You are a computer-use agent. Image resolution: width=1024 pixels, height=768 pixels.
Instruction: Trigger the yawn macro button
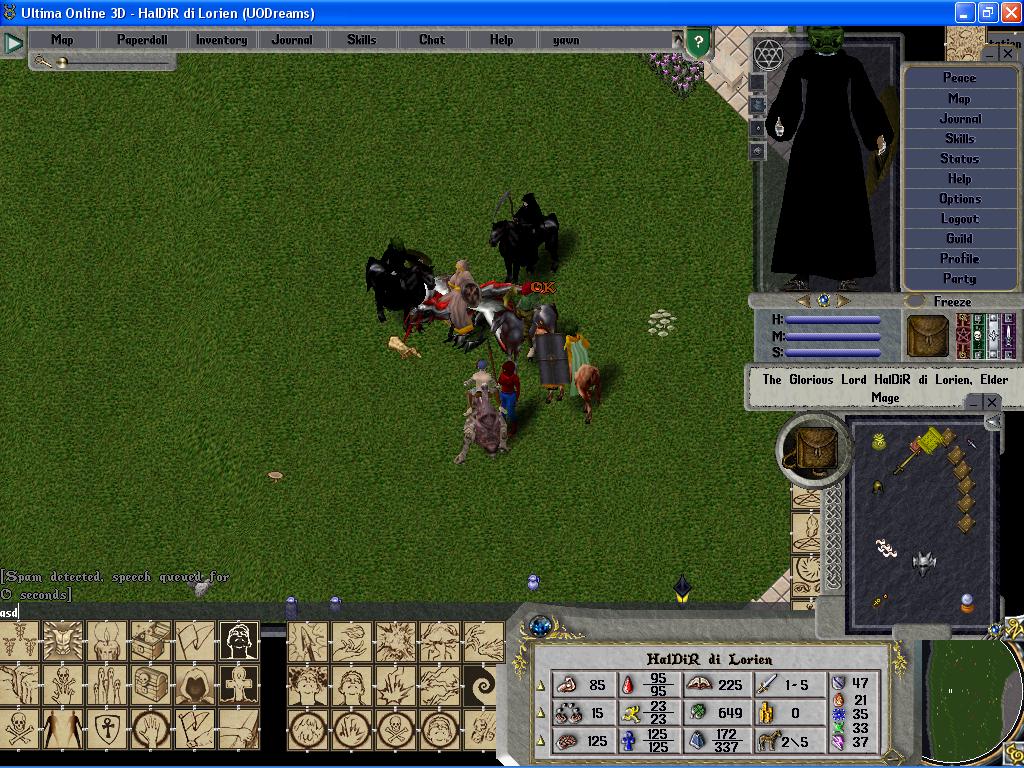tap(566, 40)
